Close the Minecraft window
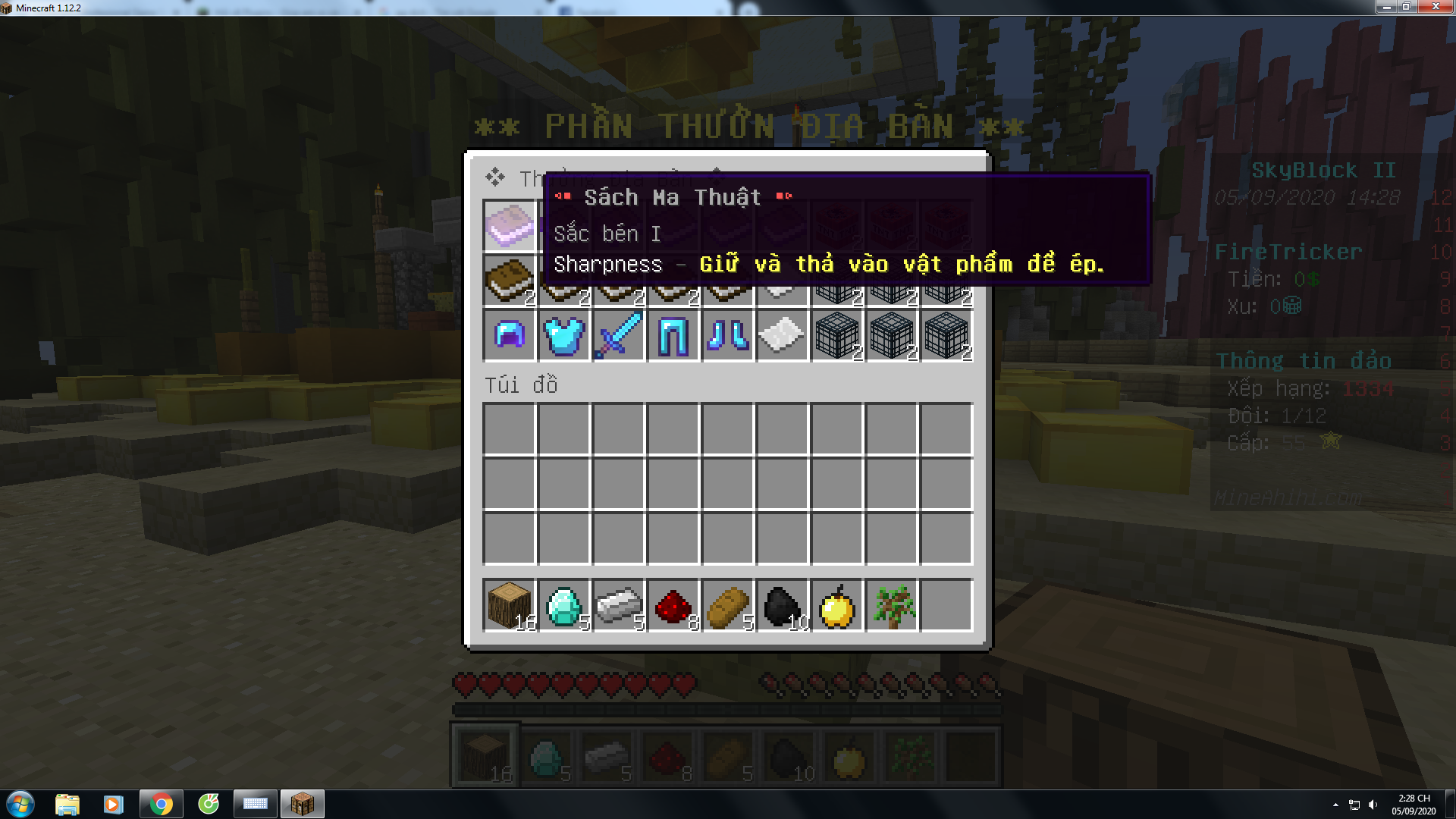Image resolution: width=1456 pixels, height=819 pixels. (1436, 7)
